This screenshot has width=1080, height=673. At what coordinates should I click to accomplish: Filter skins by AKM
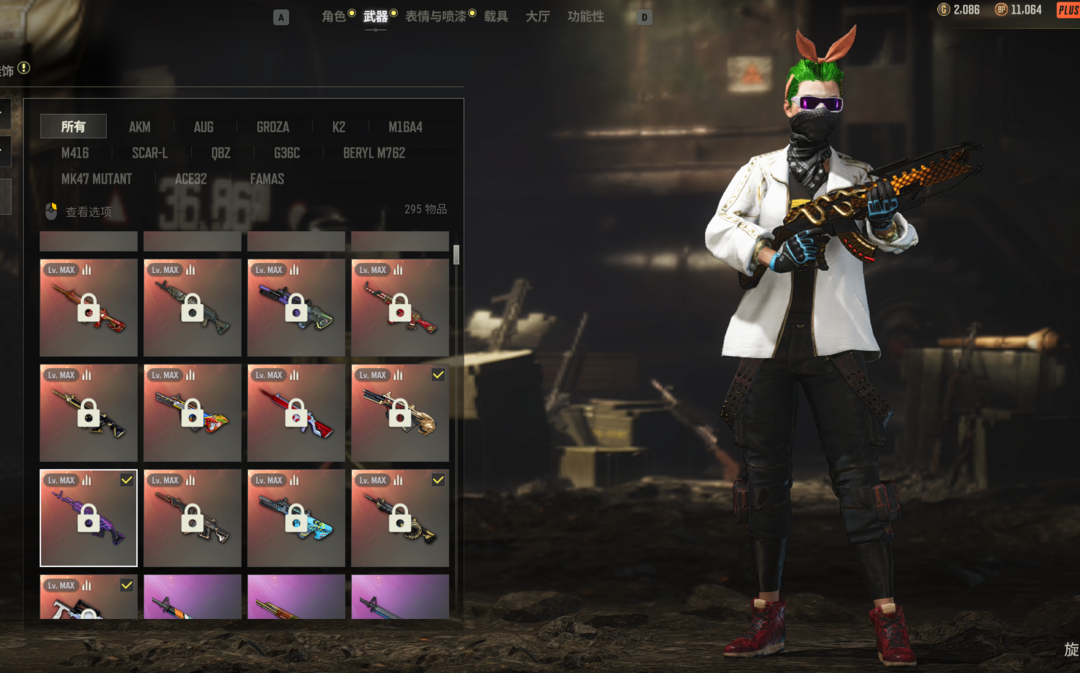pyautogui.click(x=140, y=127)
